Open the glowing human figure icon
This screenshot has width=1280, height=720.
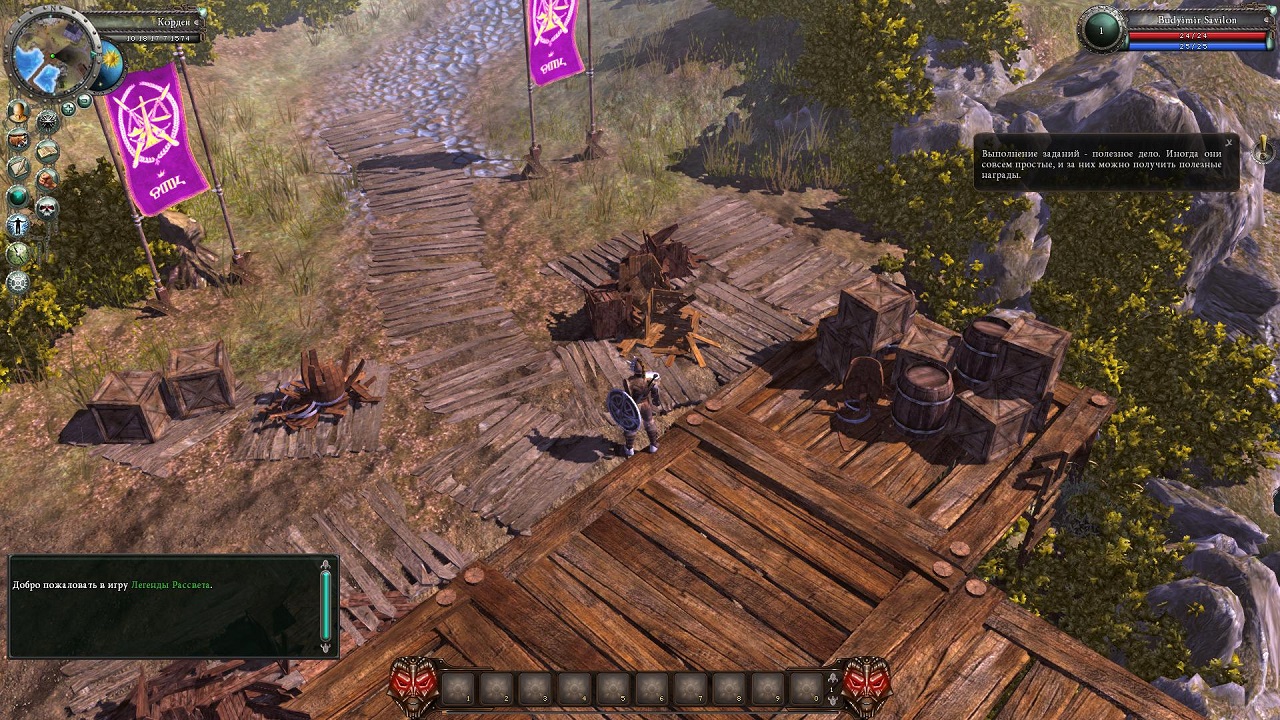click(18, 226)
